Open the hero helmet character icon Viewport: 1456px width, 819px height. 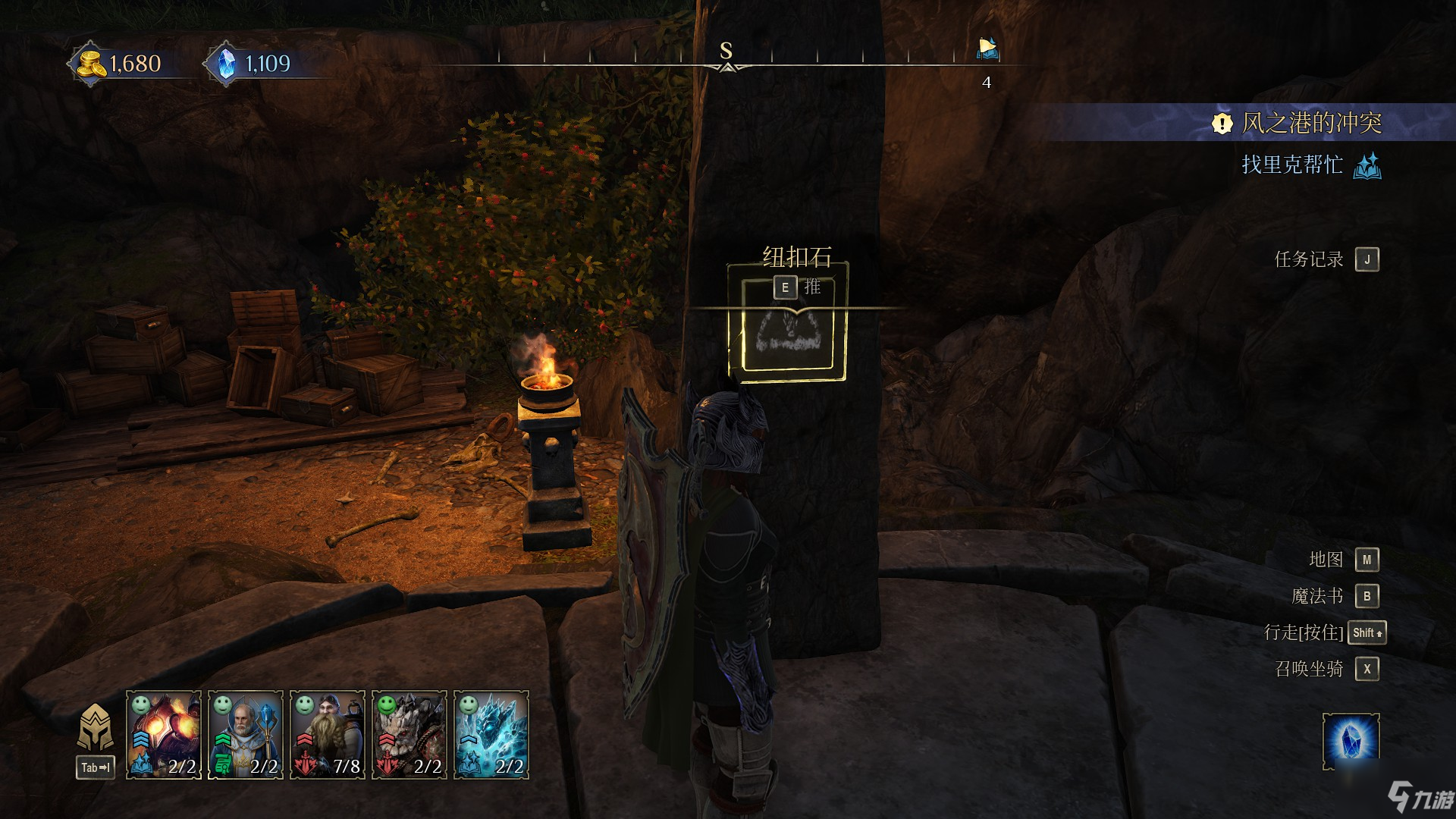pos(96,728)
